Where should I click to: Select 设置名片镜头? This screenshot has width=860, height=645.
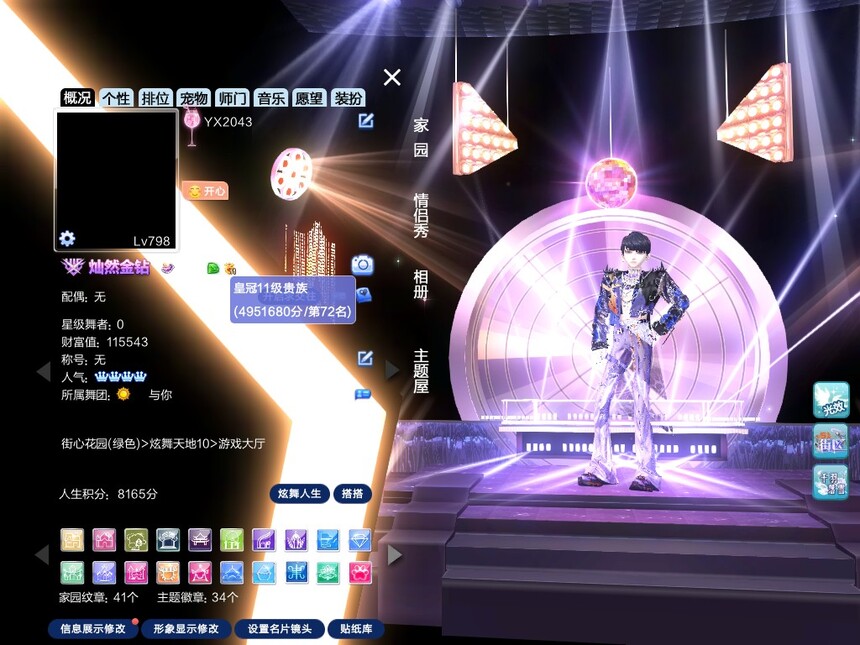279,629
